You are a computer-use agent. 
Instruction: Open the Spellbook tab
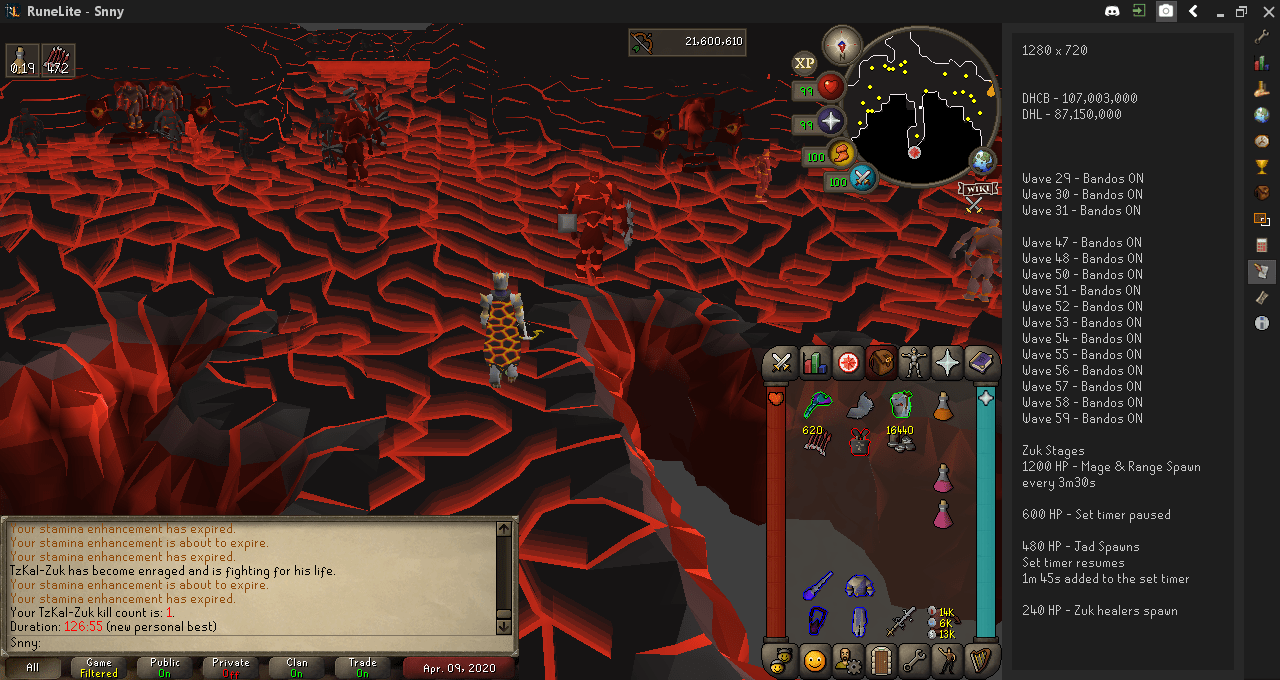(x=980, y=362)
